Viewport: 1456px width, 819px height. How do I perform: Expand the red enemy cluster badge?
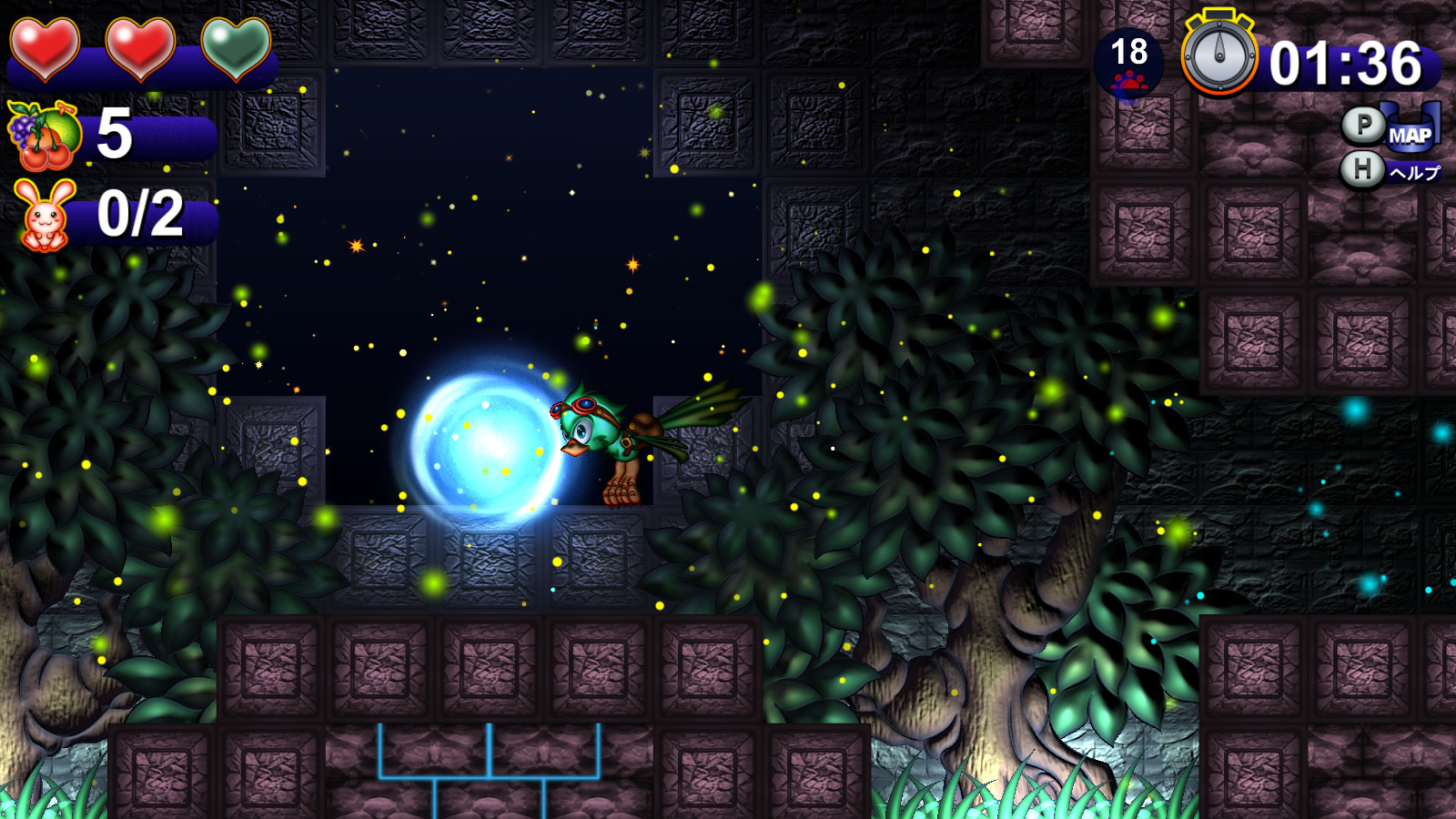click(x=1128, y=82)
